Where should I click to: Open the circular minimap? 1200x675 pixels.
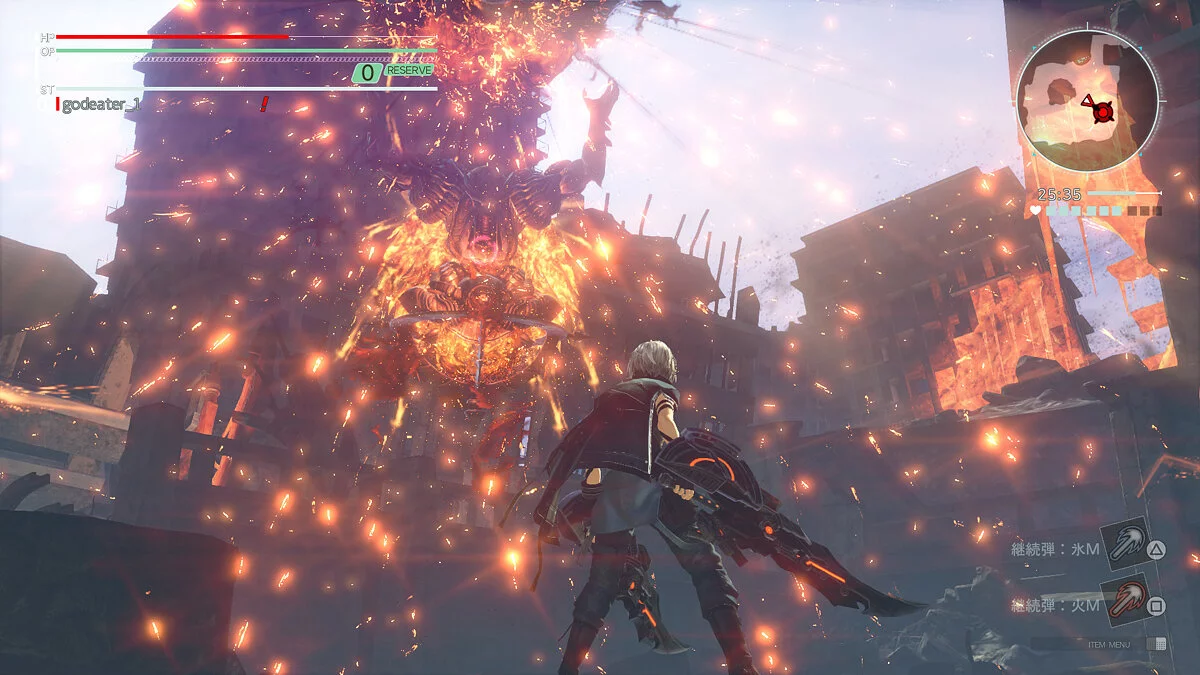coord(1087,99)
